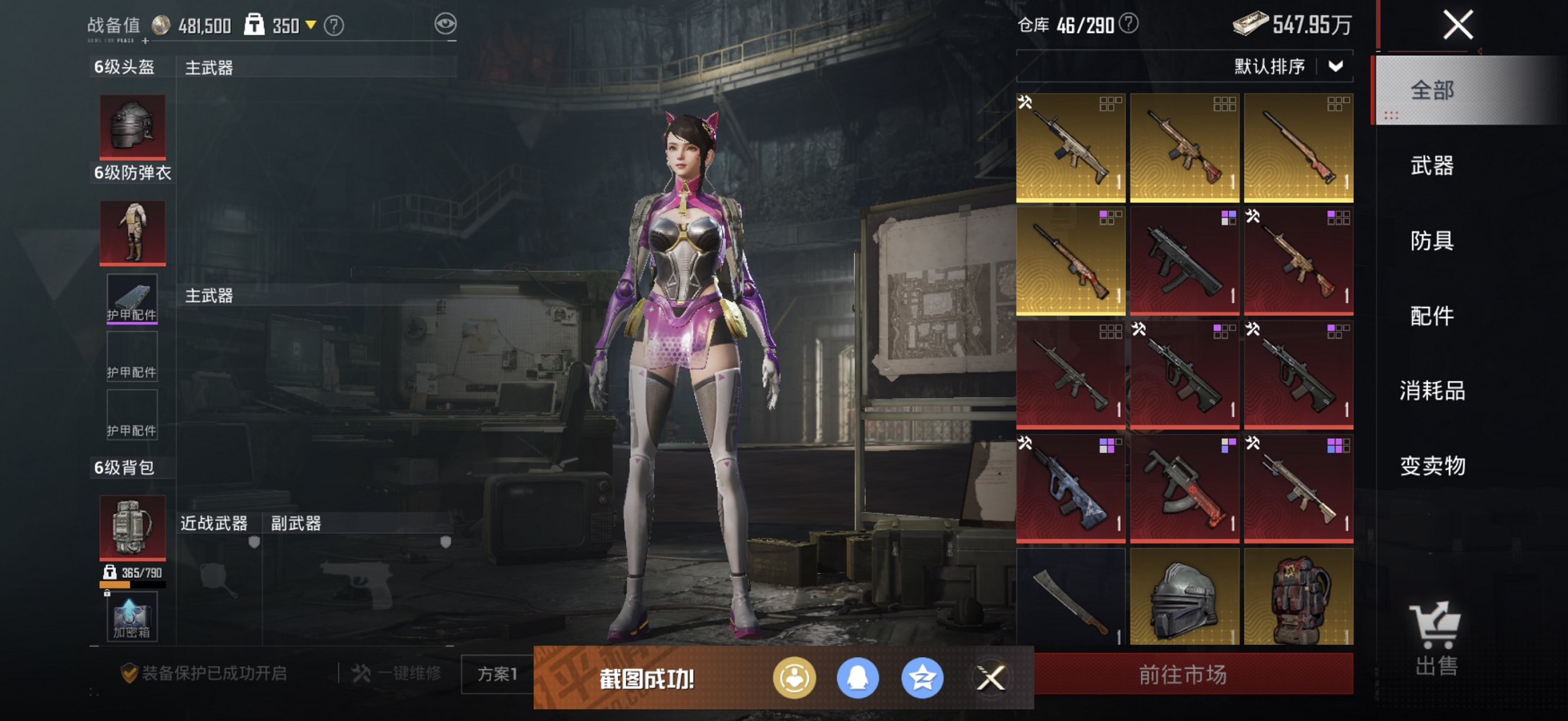Choose loadout 方案1
Viewport: 1568px width, 721px height.
point(497,674)
